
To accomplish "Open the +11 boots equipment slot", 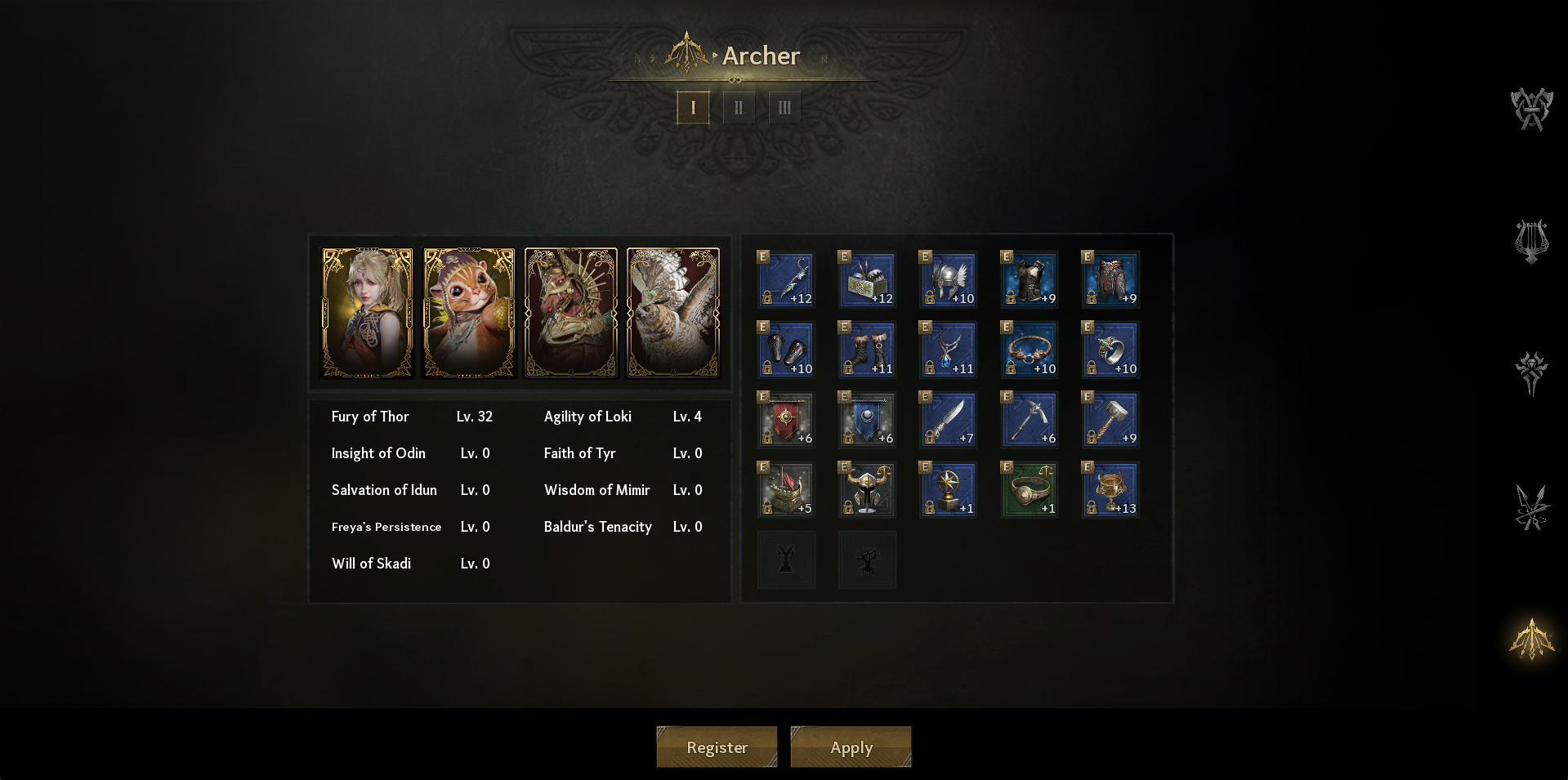I will pyautogui.click(x=867, y=350).
